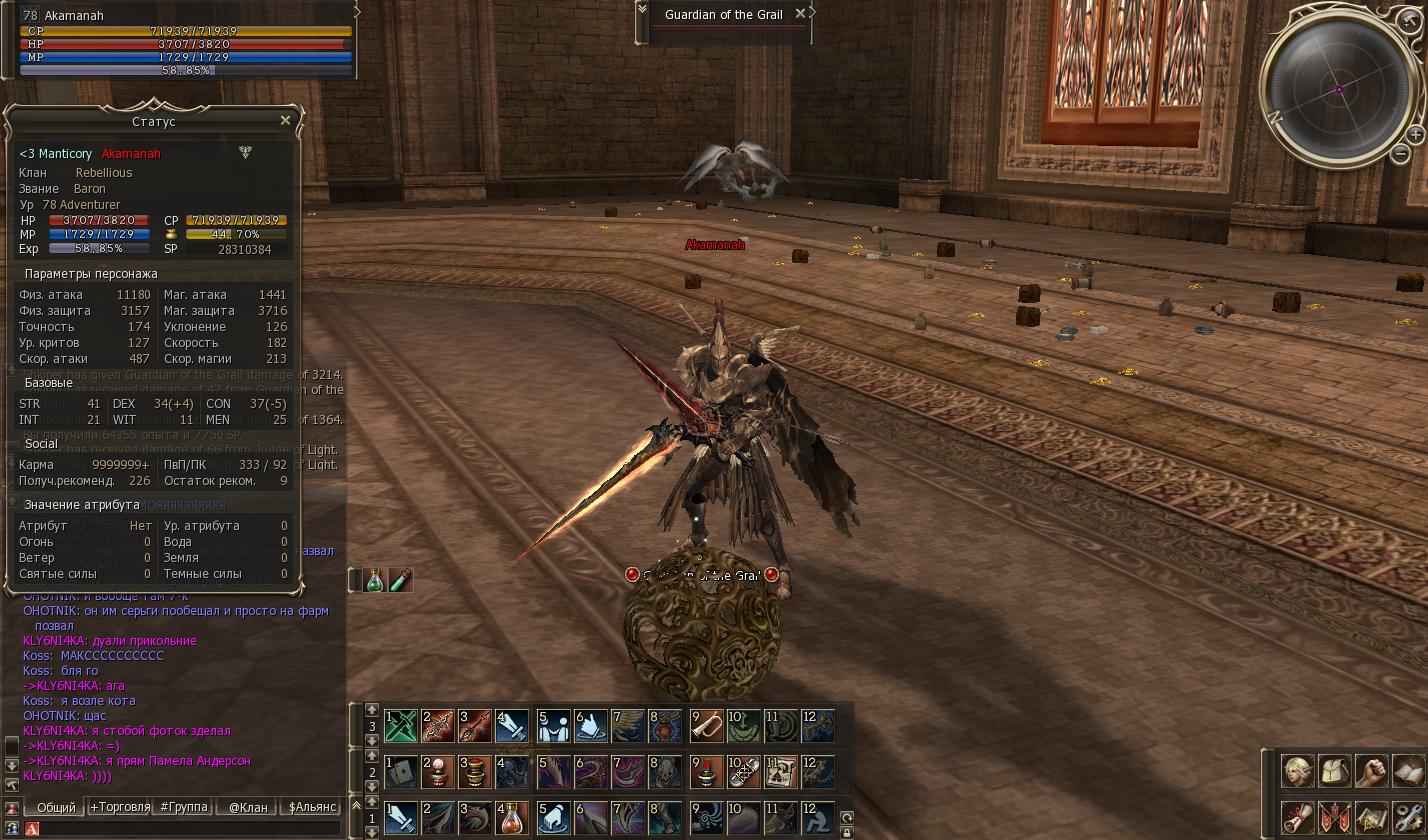Image resolution: width=1428 pixels, height=840 pixels.
Task: Close the Статус character window
Action: point(285,120)
